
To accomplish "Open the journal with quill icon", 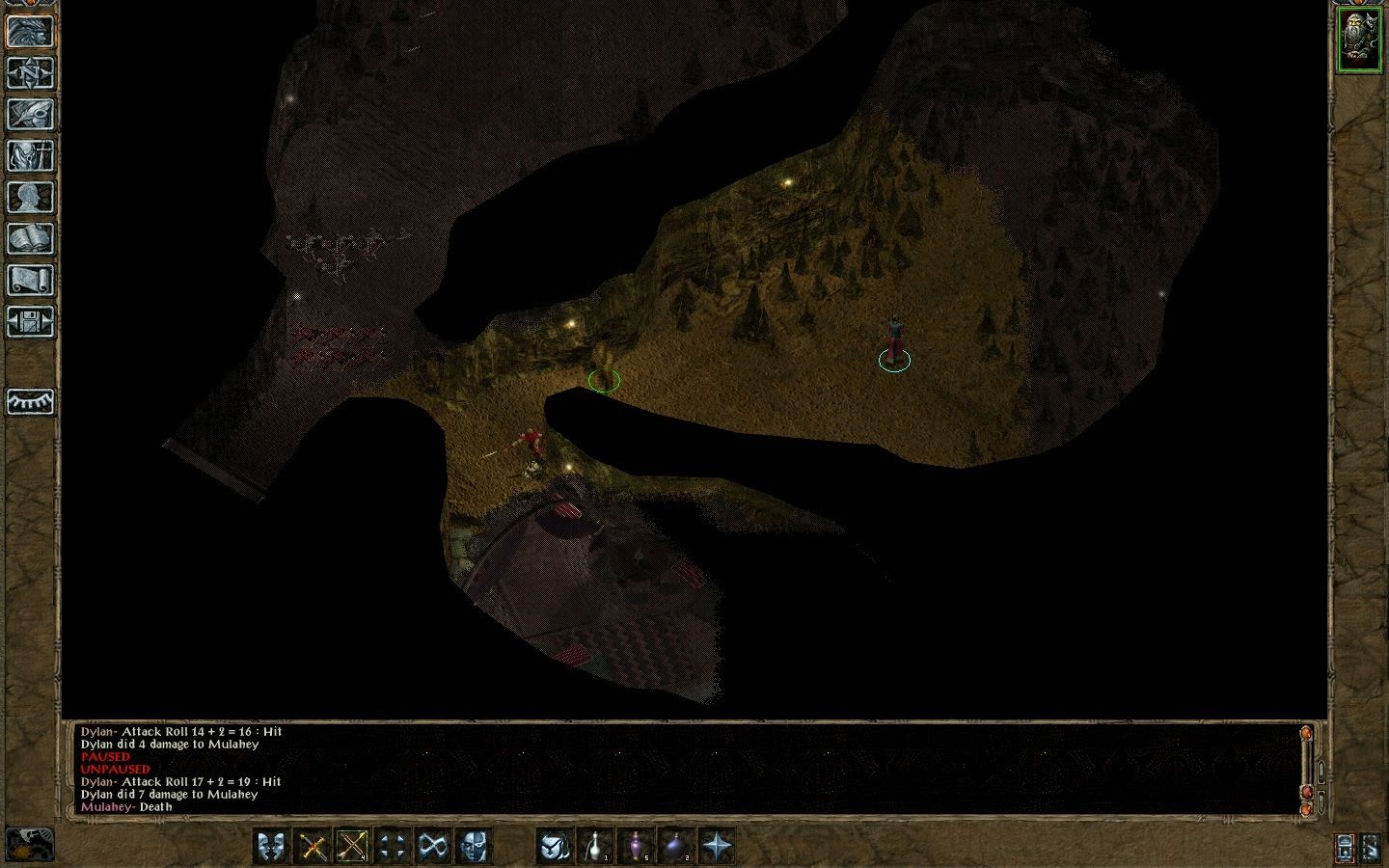I will tap(30, 114).
